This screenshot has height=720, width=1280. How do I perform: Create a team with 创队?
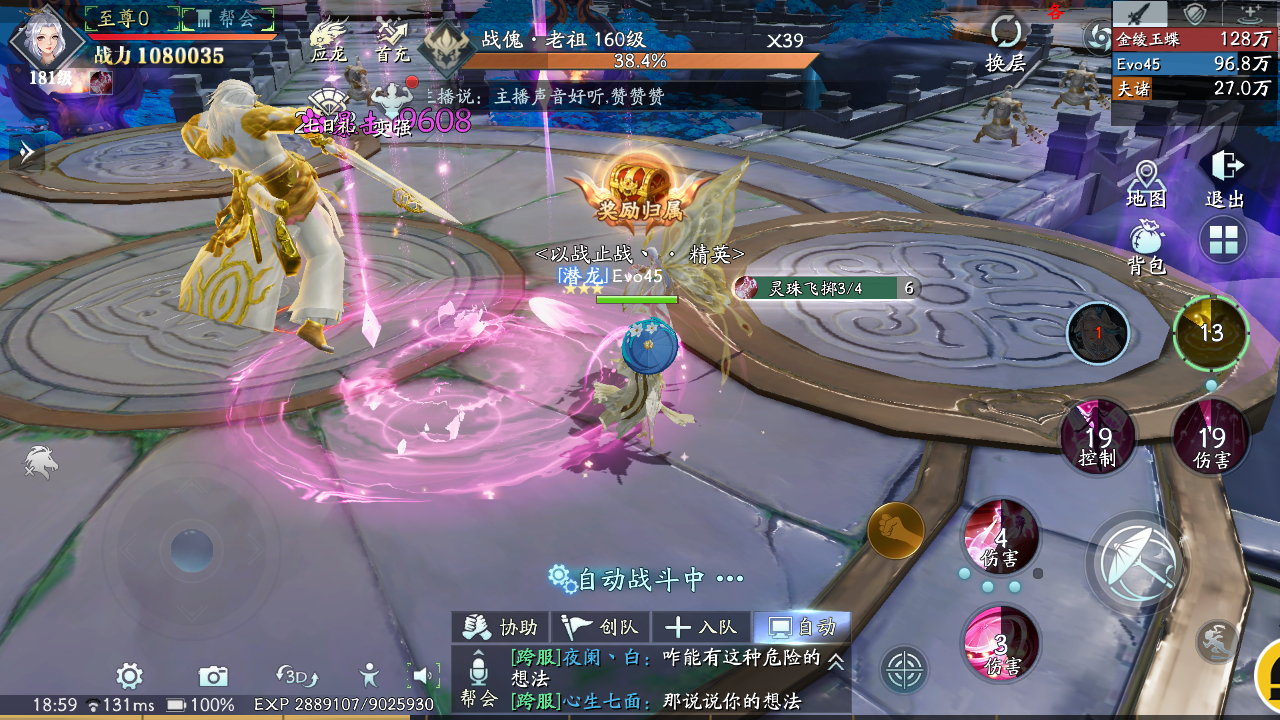click(x=601, y=627)
